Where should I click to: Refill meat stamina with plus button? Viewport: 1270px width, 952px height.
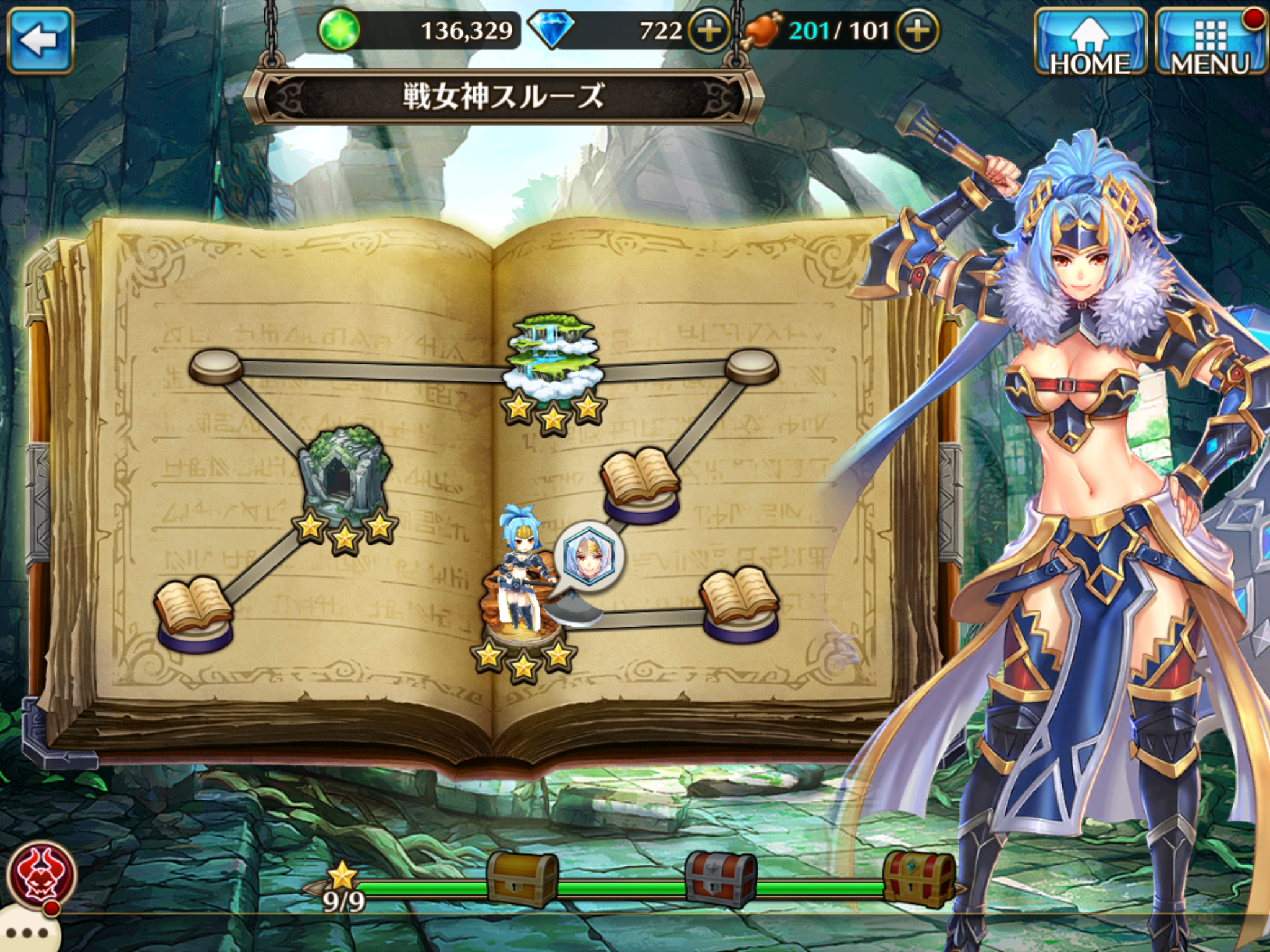[x=918, y=30]
